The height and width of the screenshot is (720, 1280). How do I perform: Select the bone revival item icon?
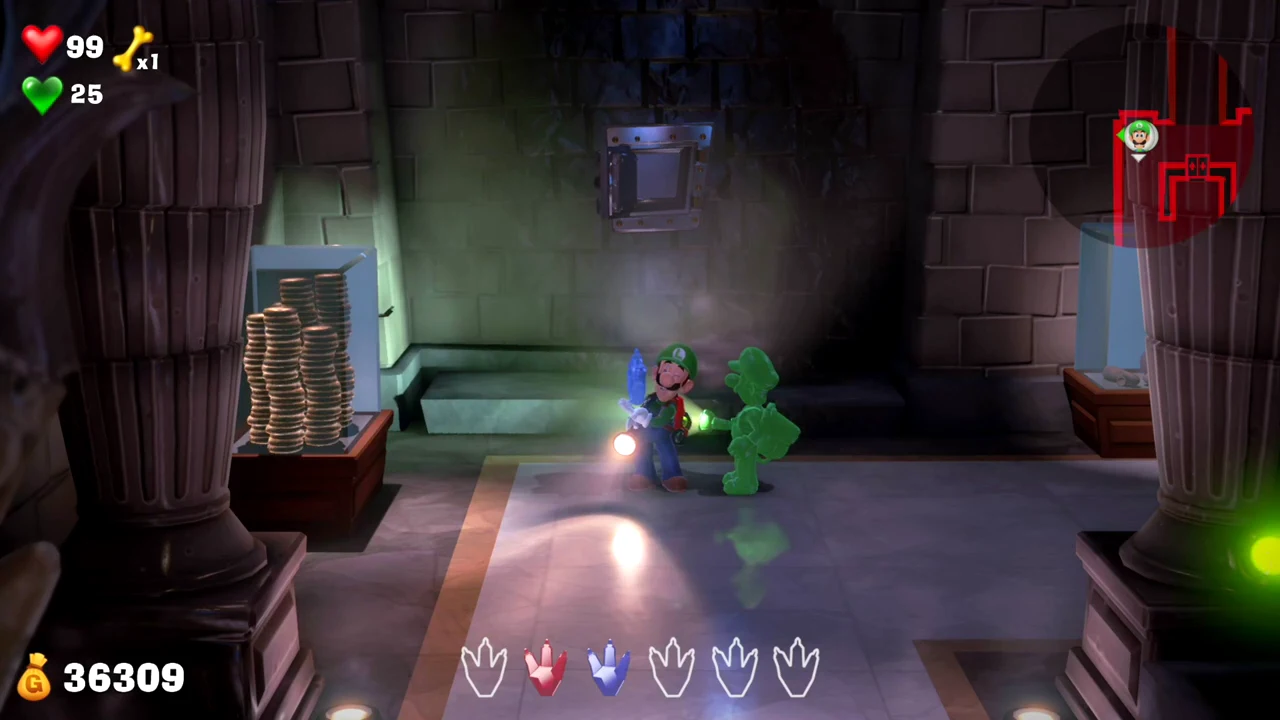point(135,48)
